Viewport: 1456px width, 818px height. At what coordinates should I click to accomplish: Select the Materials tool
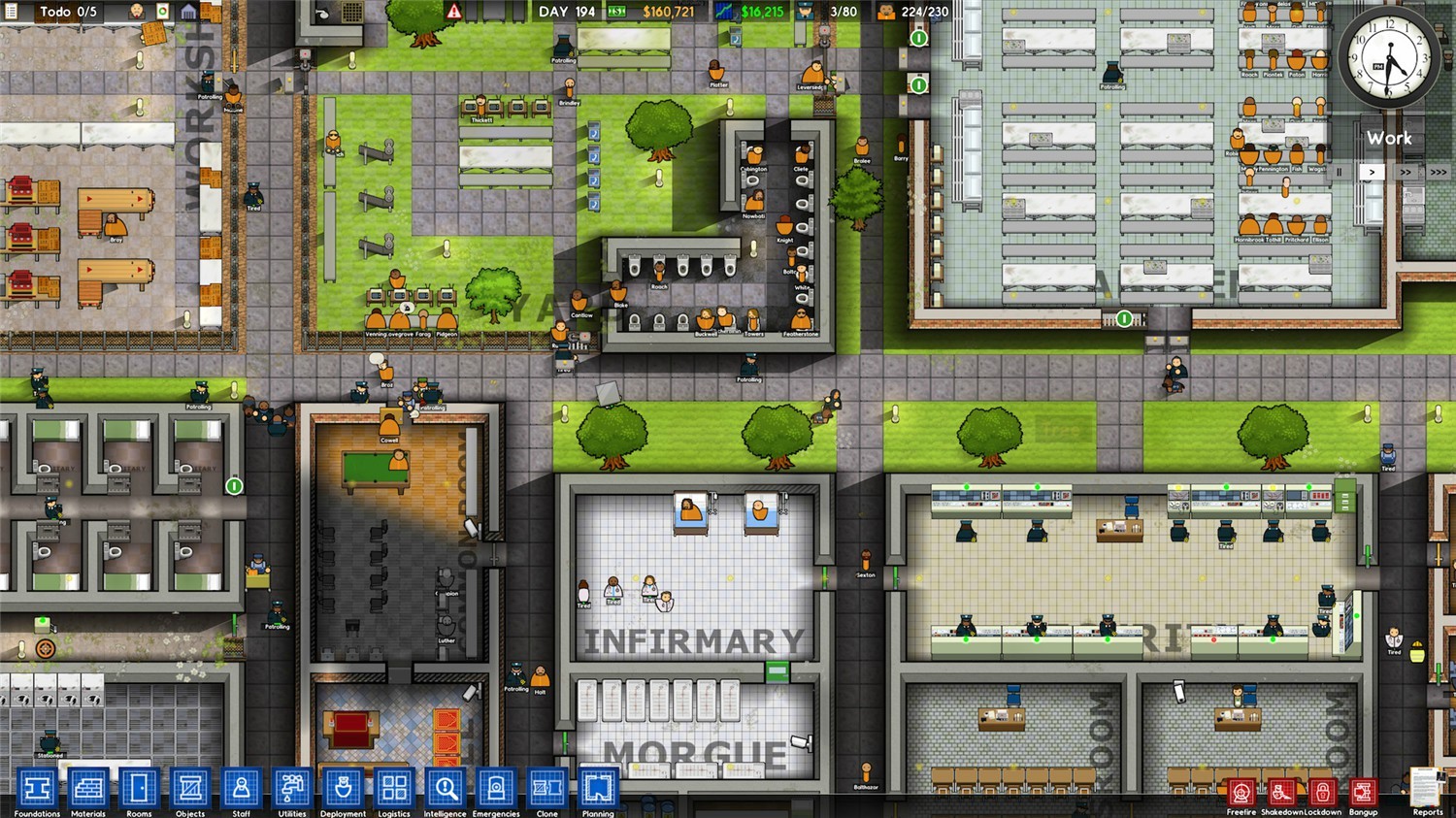(x=86, y=786)
